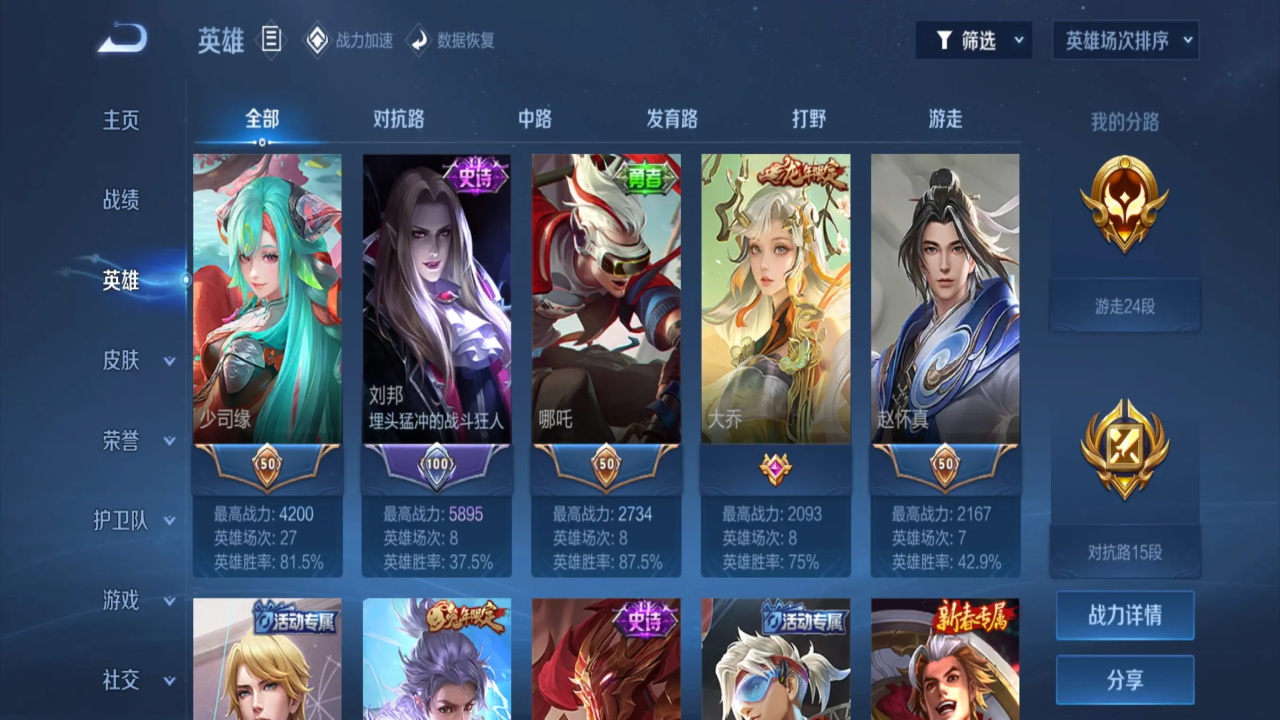Open the 英雄场次排序 sort dropdown
The image size is (1280, 720).
click(x=1125, y=41)
